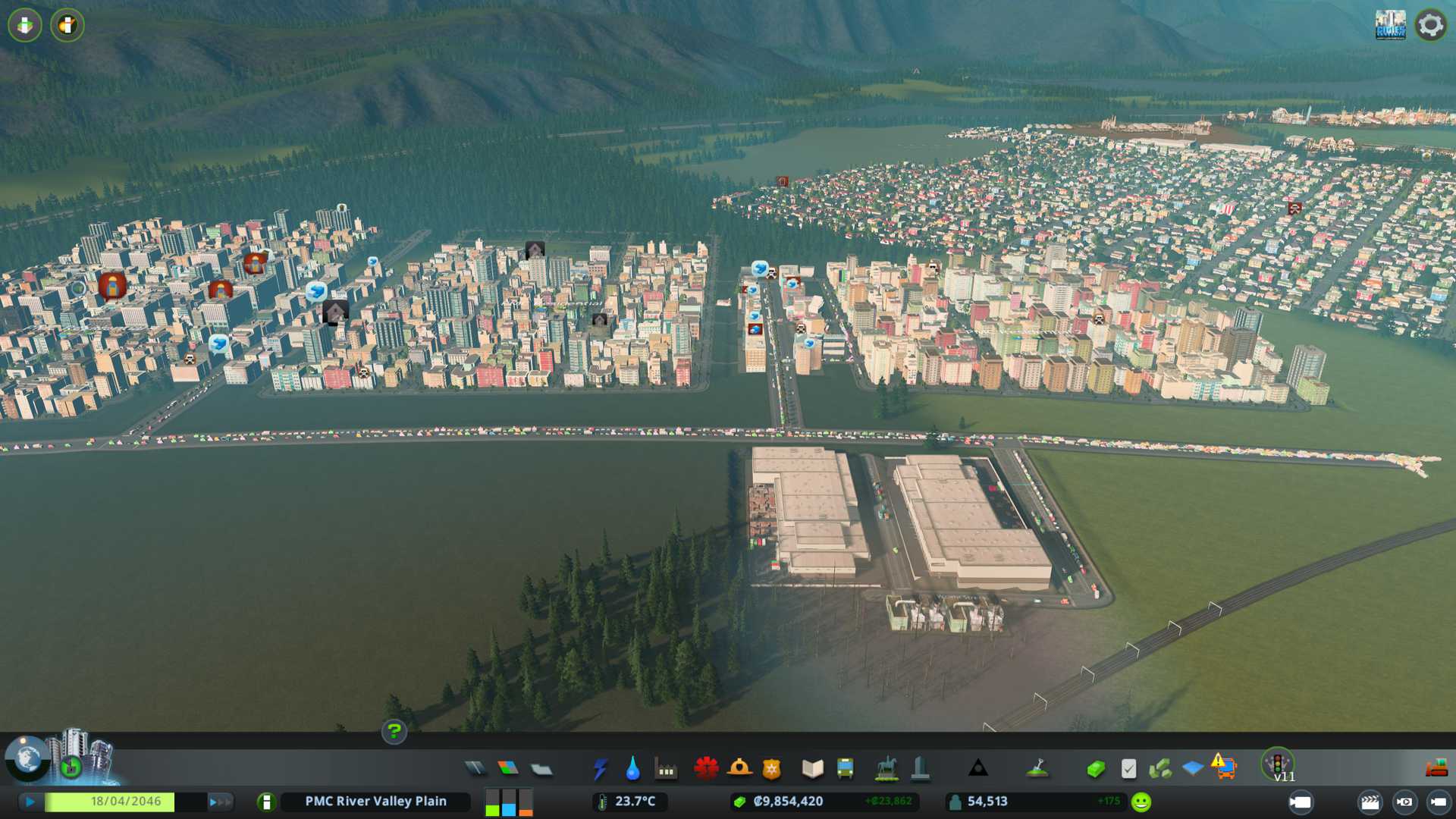Open the Economy money panel
The image size is (1456, 819).
[1095, 769]
